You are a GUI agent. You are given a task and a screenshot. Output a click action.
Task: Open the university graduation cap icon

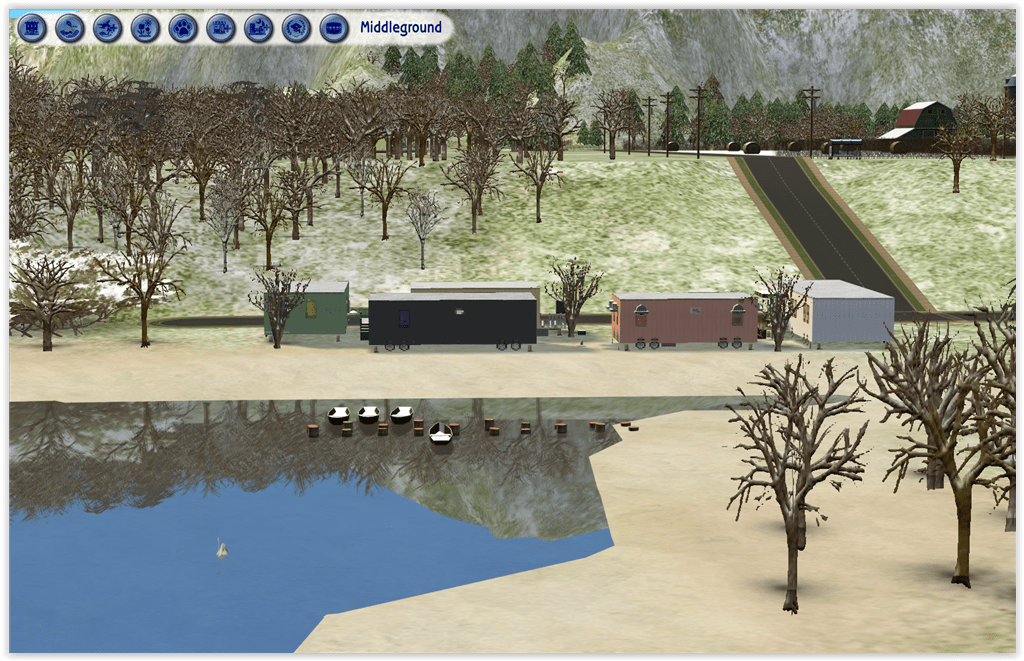tap(296, 28)
